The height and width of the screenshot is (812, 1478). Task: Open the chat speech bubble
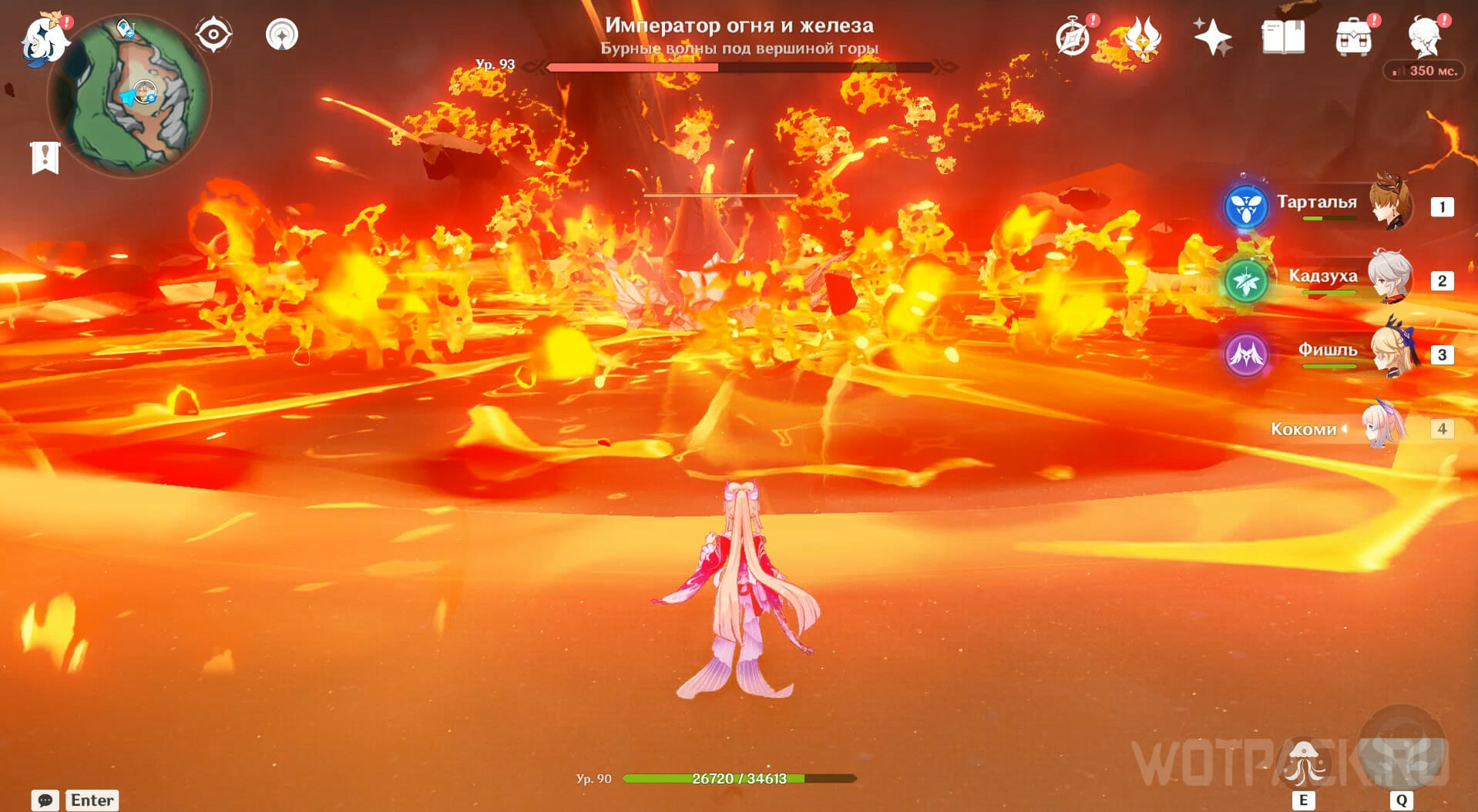click(45, 800)
